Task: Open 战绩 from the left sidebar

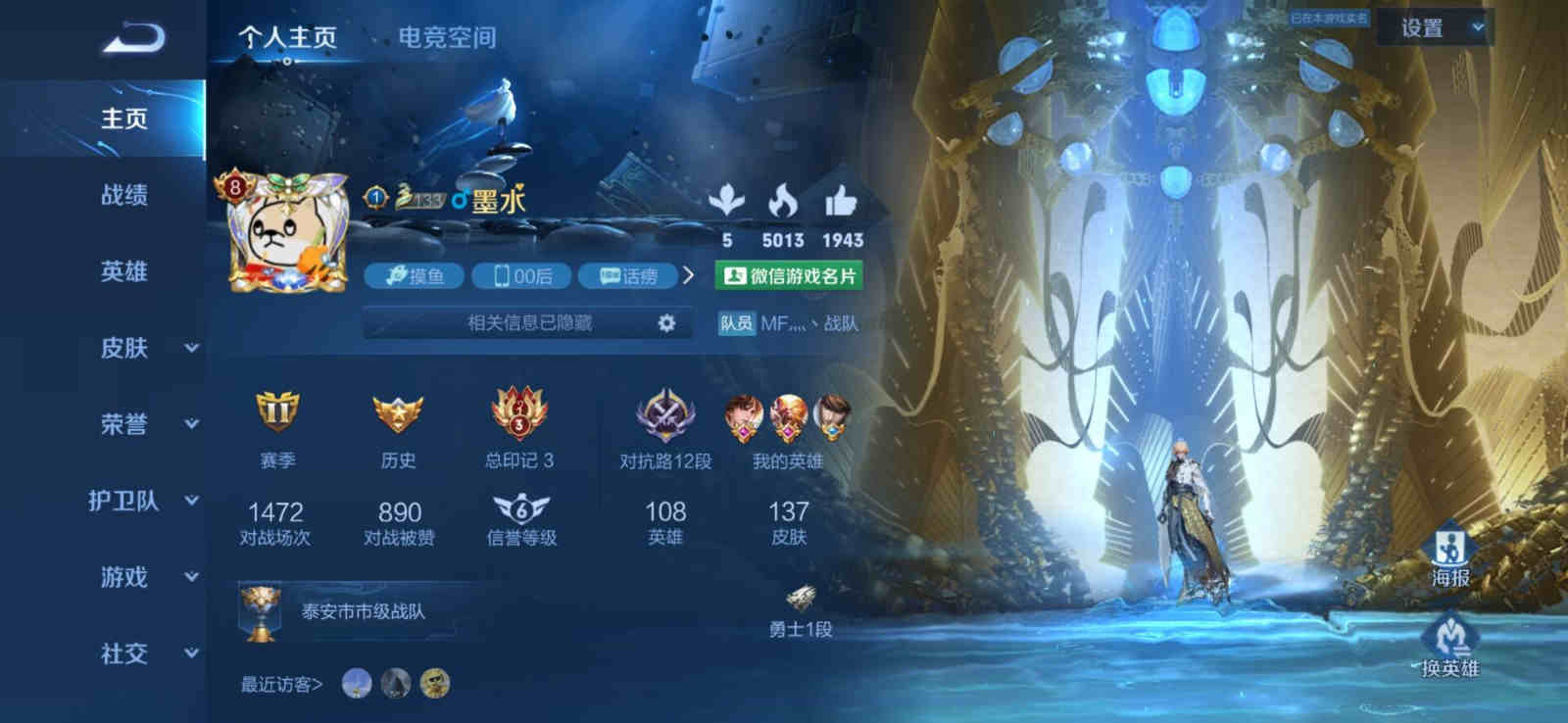Action: click(x=122, y=196)
